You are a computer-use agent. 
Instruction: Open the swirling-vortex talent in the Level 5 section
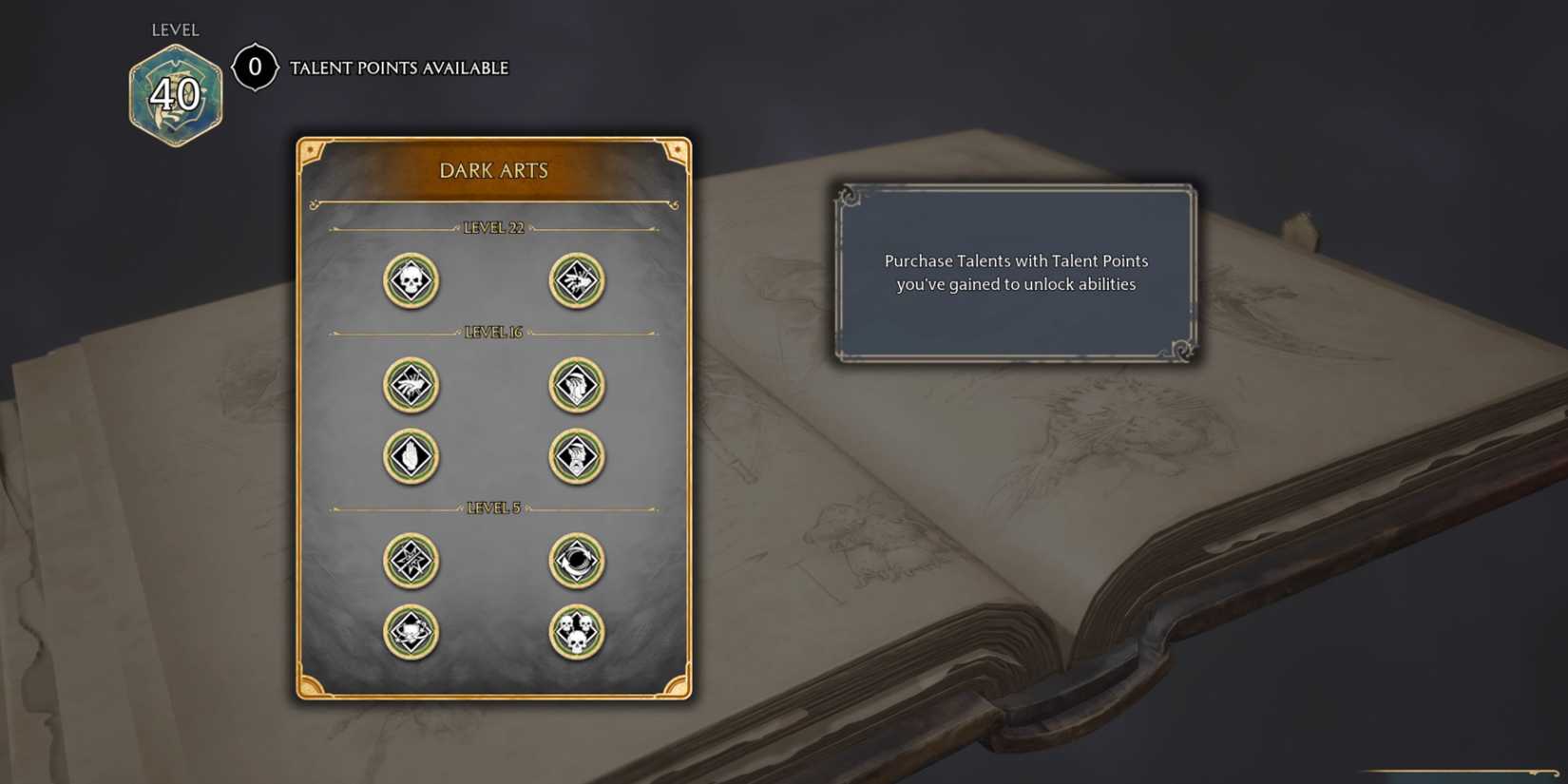click(x=574, y=561)
